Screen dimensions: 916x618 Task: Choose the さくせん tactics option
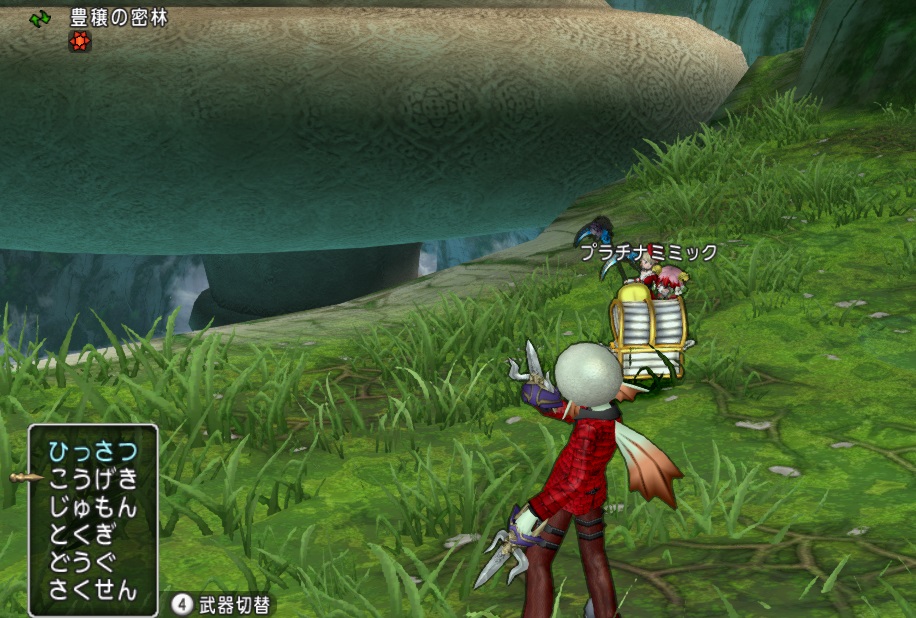pos(92,590)
